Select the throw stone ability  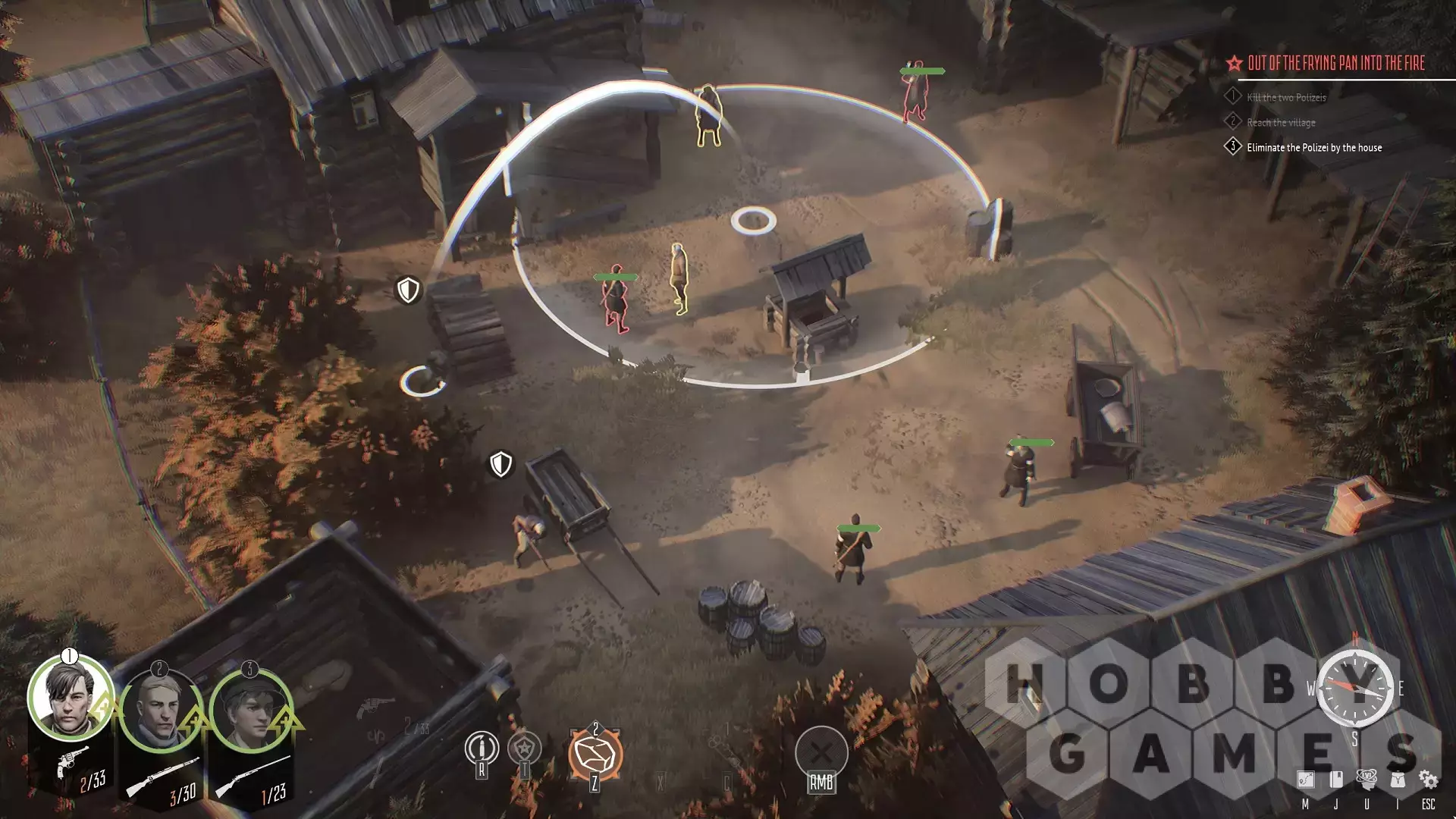[595, 754]
